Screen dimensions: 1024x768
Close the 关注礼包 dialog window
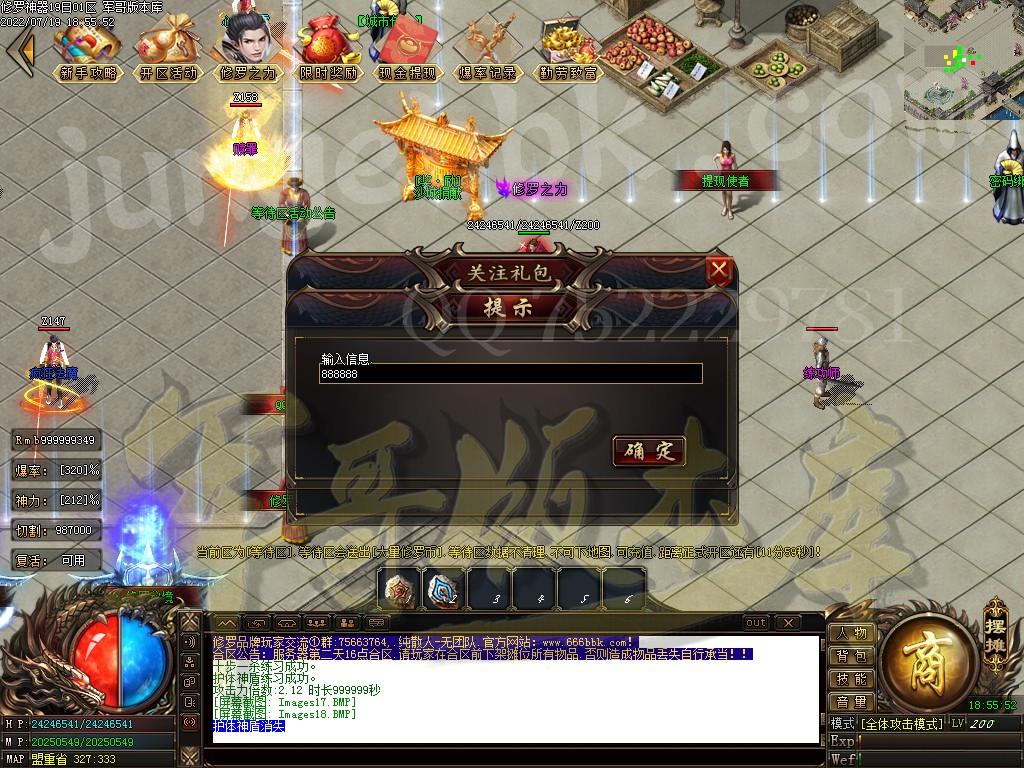point(719,269)
